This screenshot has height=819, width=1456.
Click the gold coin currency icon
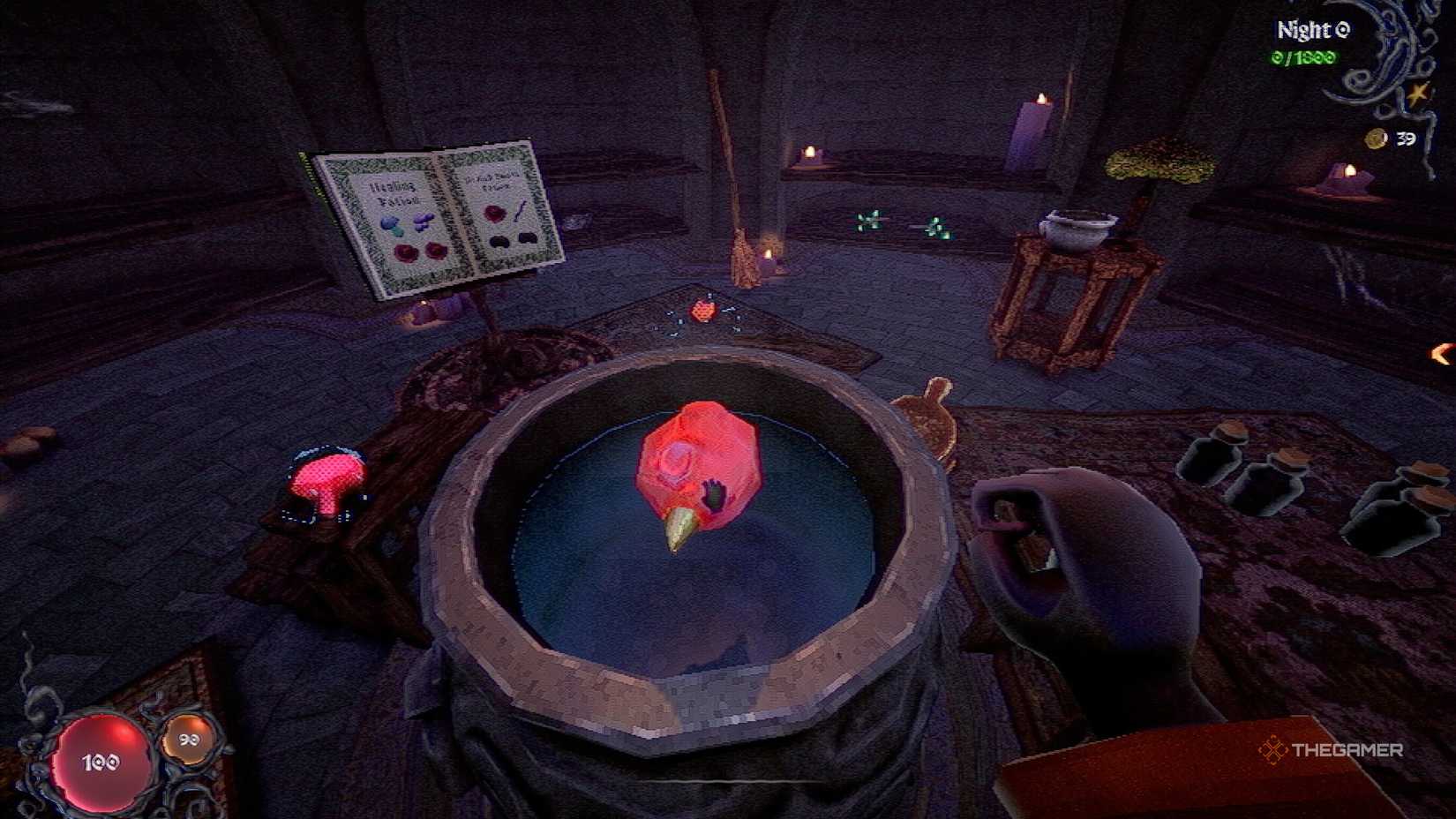pyautogui.click(x=1375, y=139)
